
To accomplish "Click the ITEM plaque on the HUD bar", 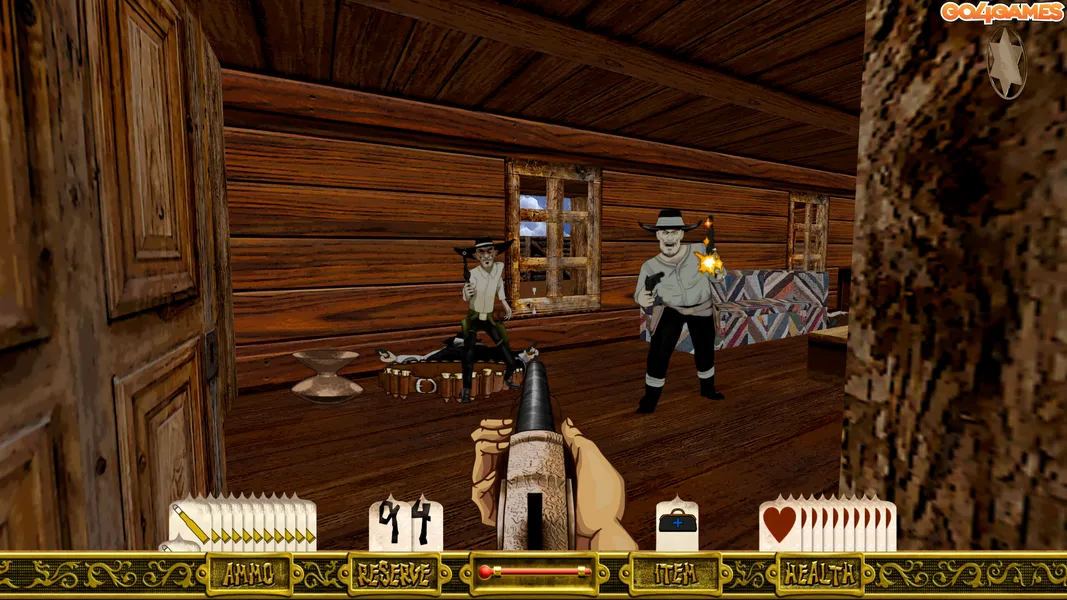I will point(675,574).
